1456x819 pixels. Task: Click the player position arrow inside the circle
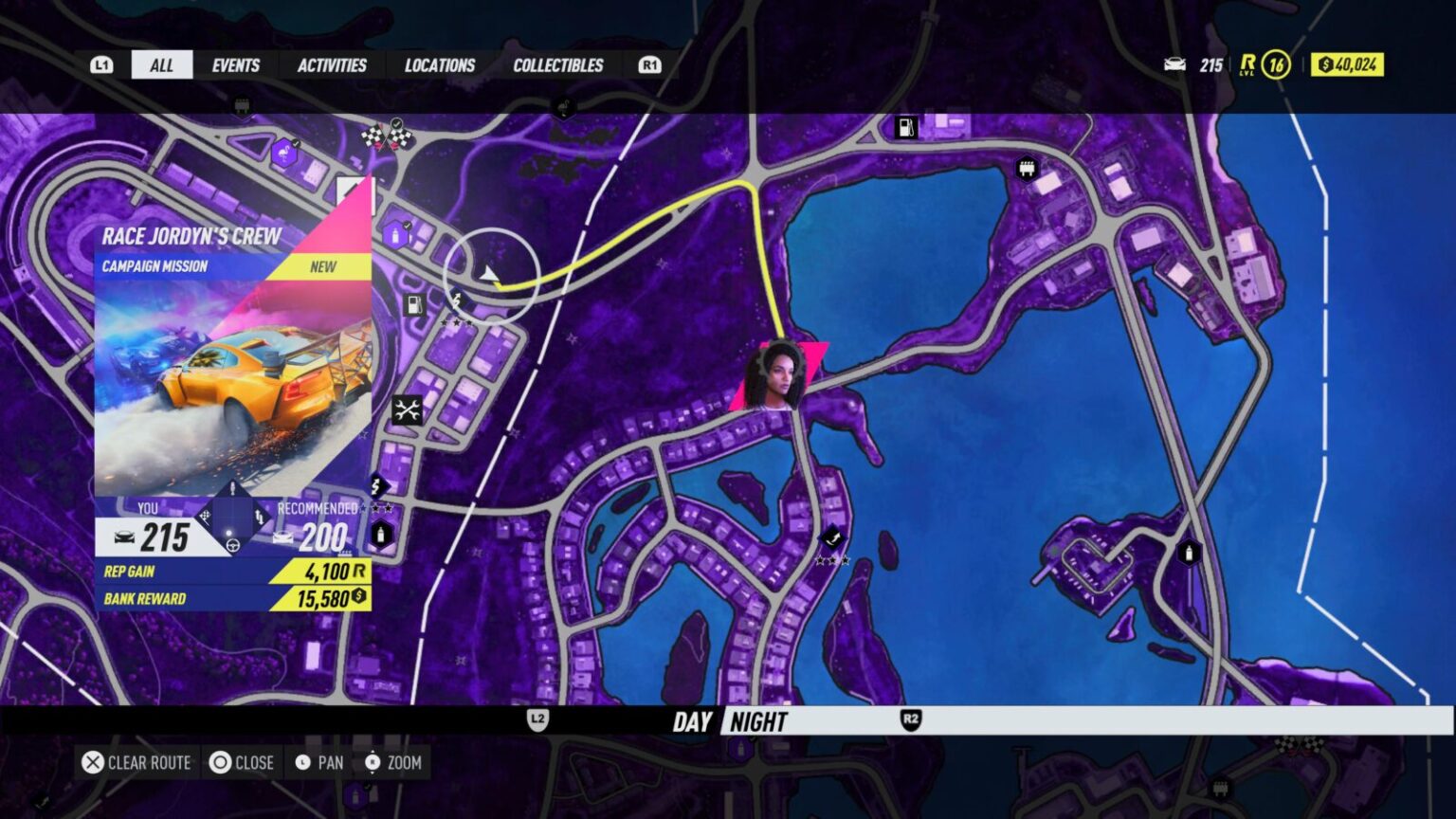click(x=490, y=273)
